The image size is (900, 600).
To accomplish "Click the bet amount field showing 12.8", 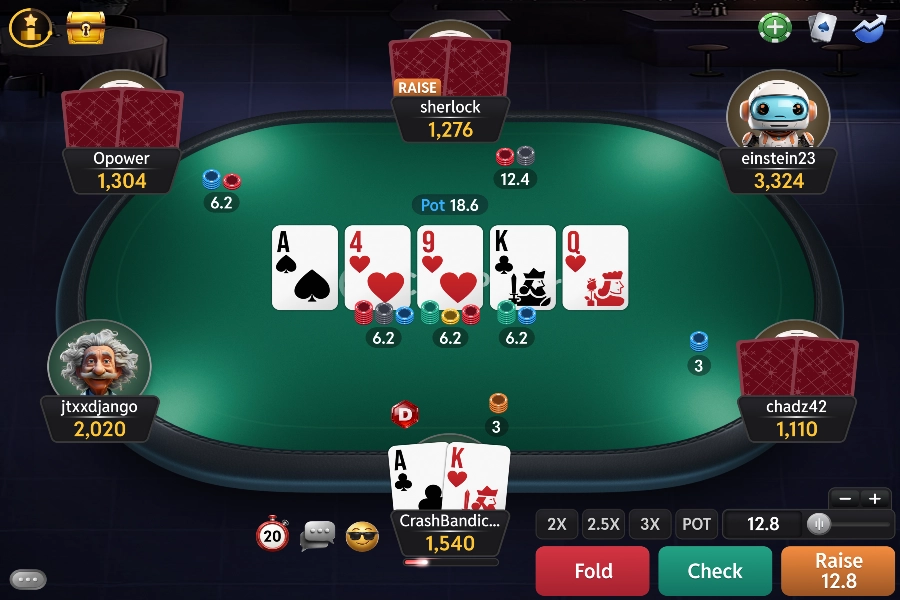I will [x=762, y=524].
